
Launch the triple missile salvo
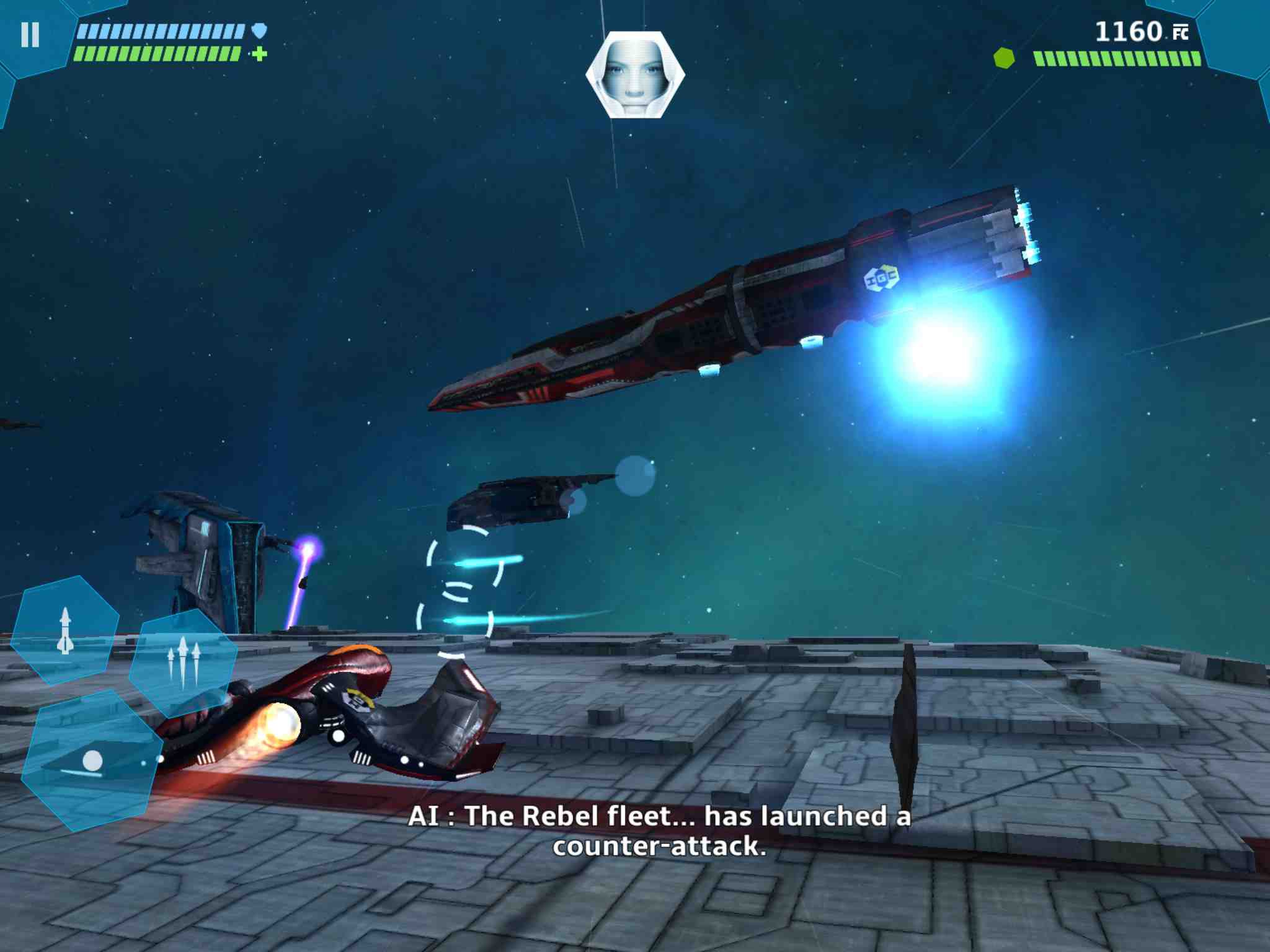(183, 661)
